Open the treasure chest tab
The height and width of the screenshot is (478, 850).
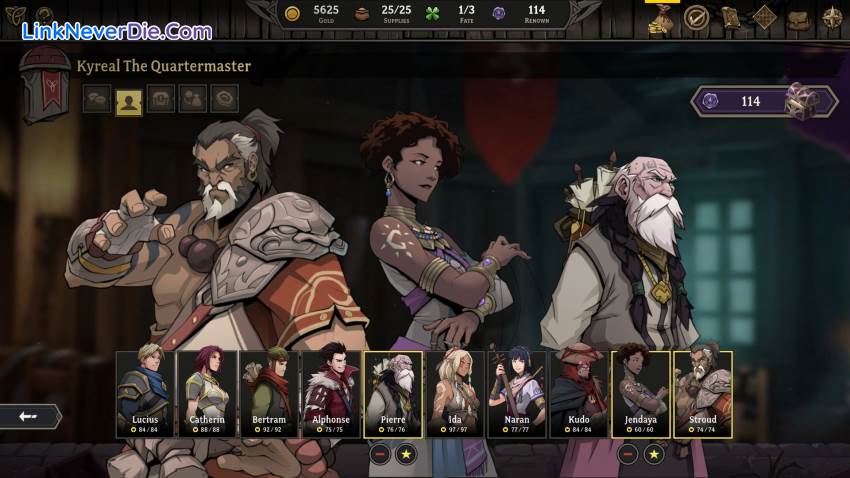pos(160,99)
